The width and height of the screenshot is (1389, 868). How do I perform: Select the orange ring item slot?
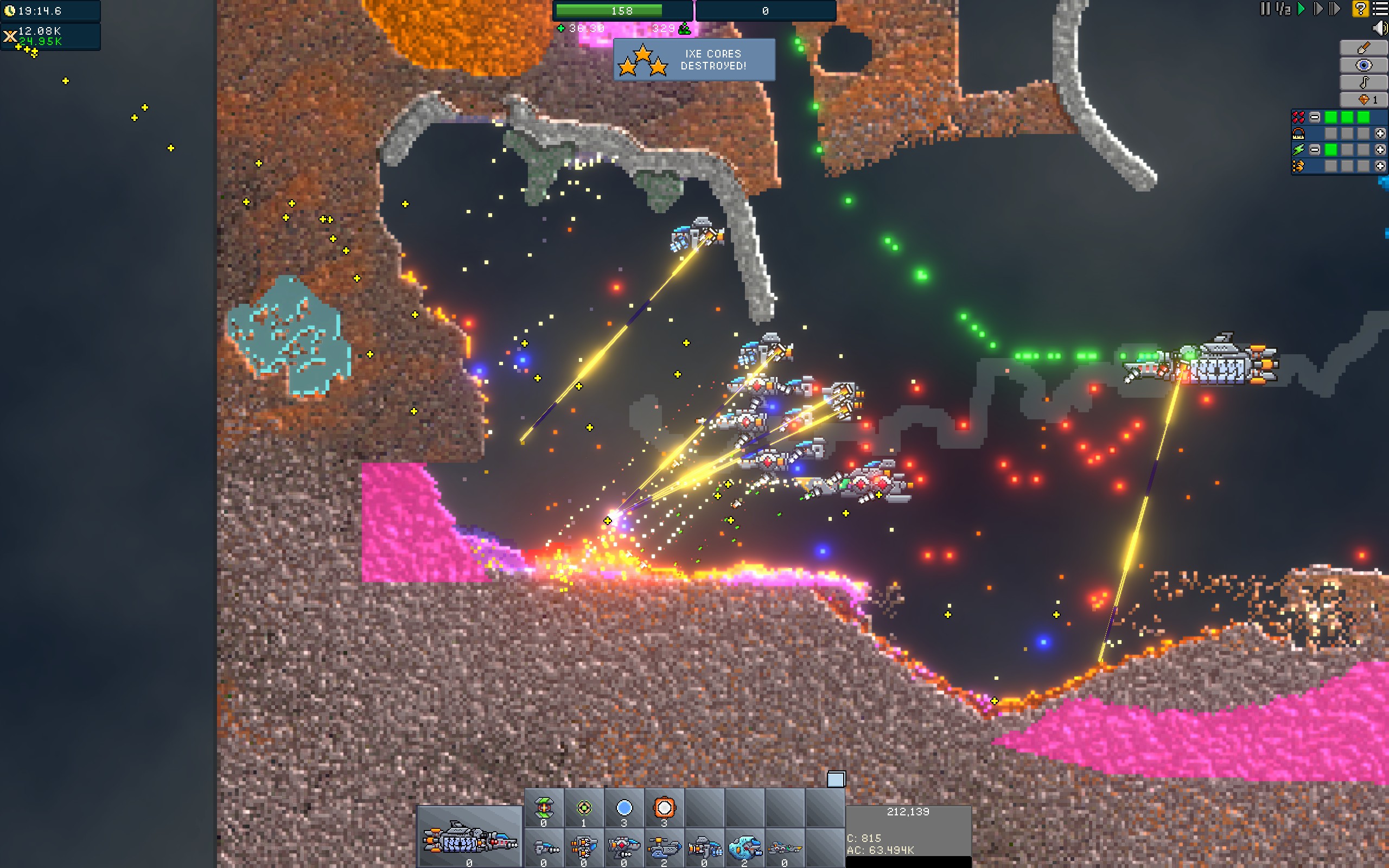pos(664,808)
